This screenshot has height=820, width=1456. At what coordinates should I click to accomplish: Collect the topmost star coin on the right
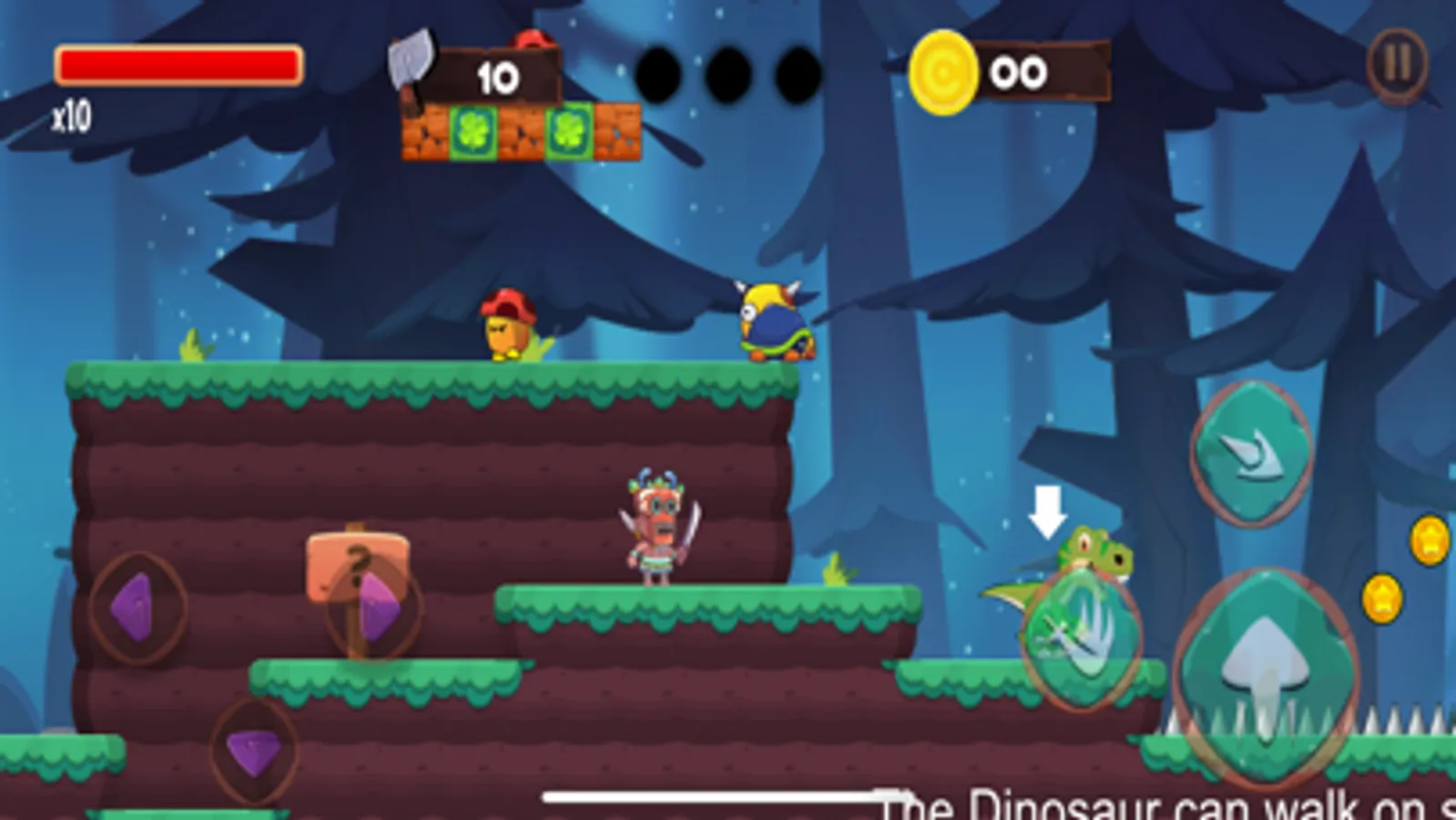1429,540
